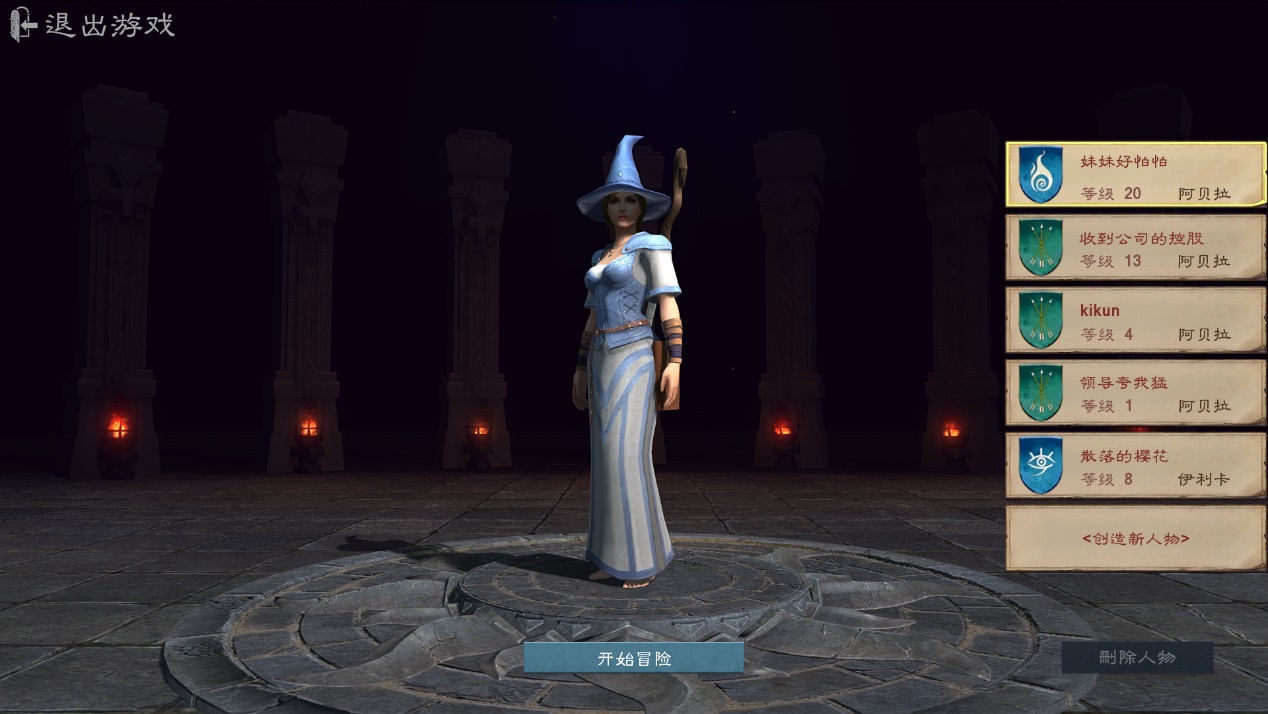Pick the level 1 character 领导夸我猛
The width and height of the screenshot is (1268, 714).
point(1135,393)
